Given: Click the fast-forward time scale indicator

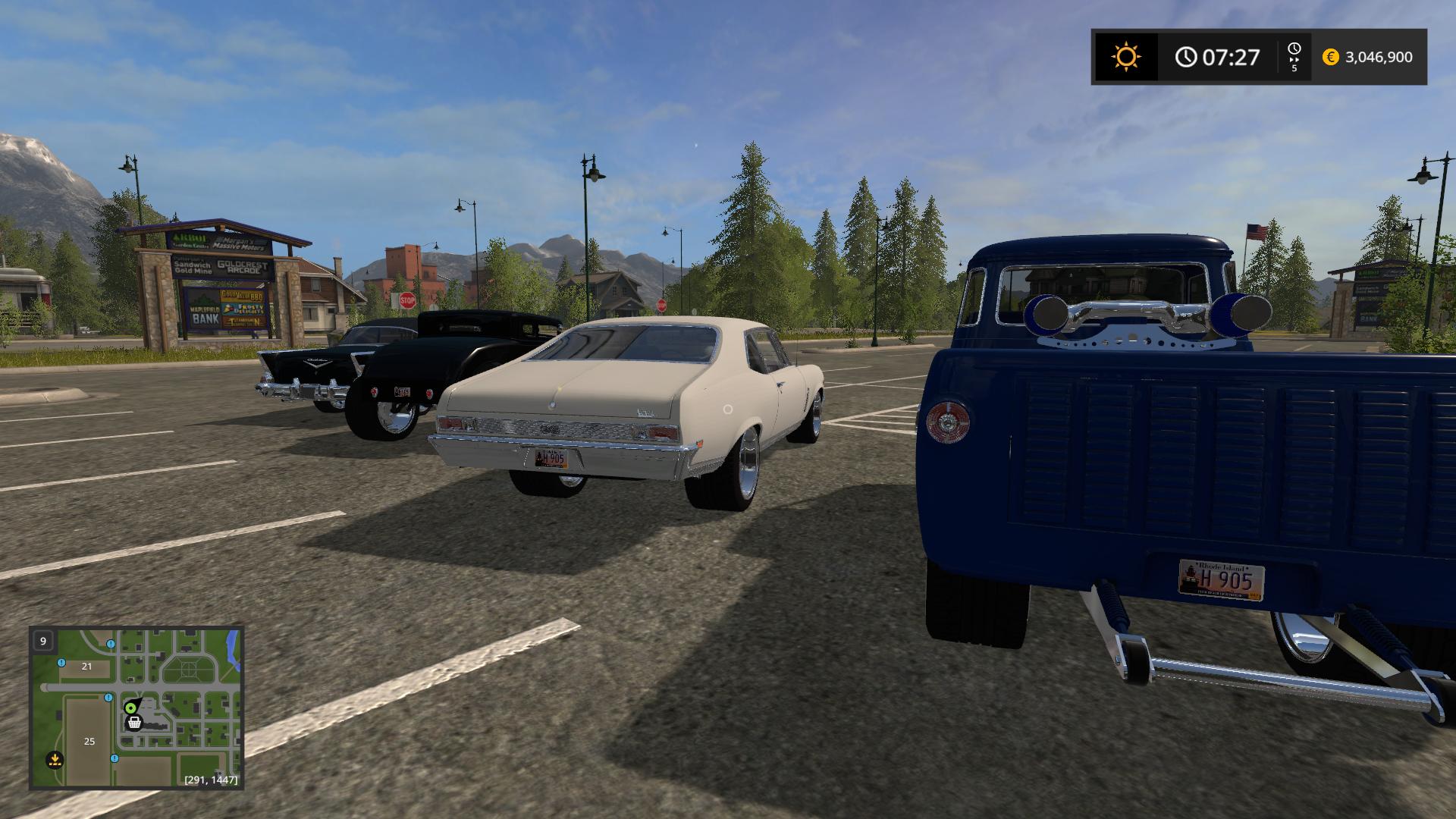Looking at the screenshot, I should coord(1294,57).
